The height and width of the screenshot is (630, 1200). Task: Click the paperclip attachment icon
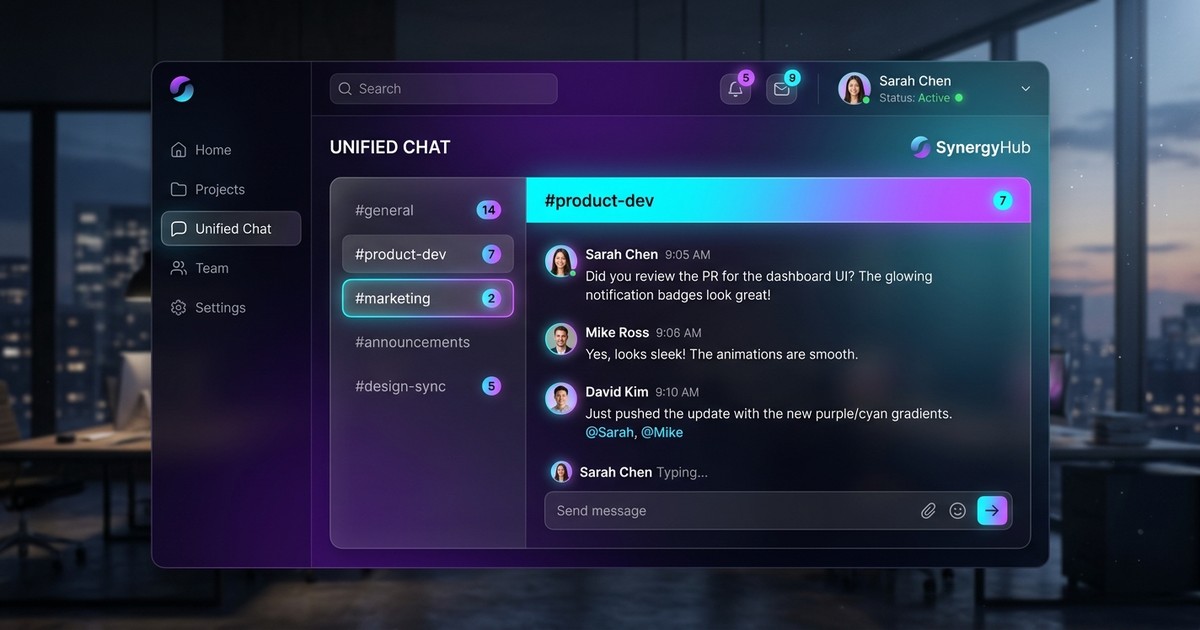click(928, 511)
